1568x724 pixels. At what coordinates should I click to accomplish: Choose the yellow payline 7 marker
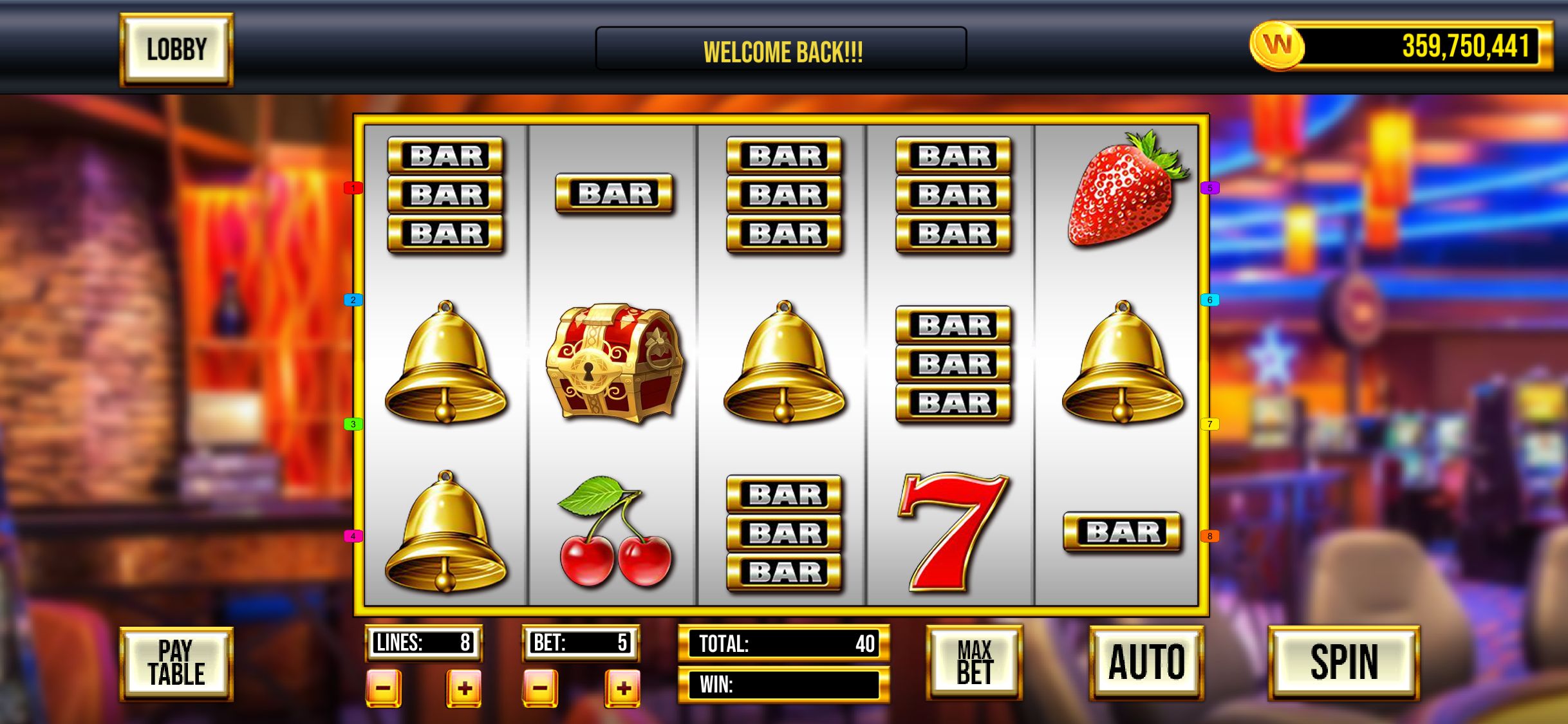[x=1209, y=424]
